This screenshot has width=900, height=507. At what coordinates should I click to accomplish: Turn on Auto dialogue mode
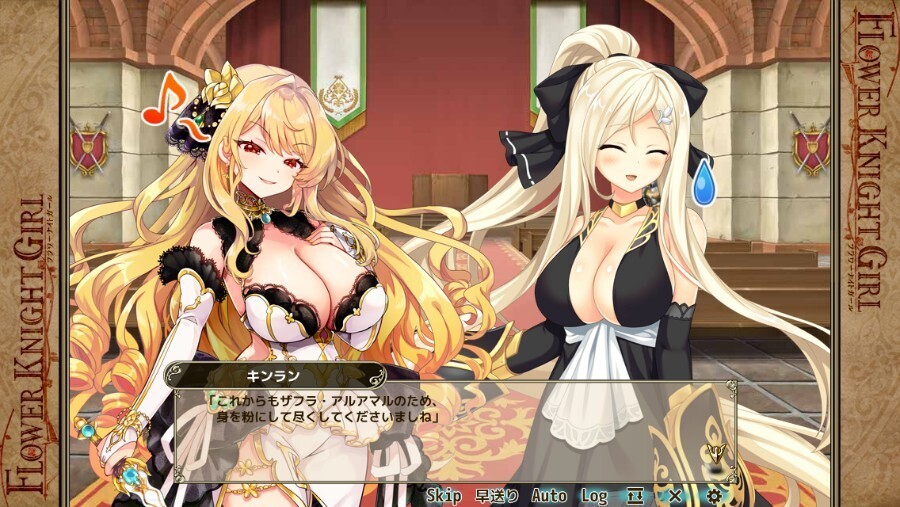549,495
